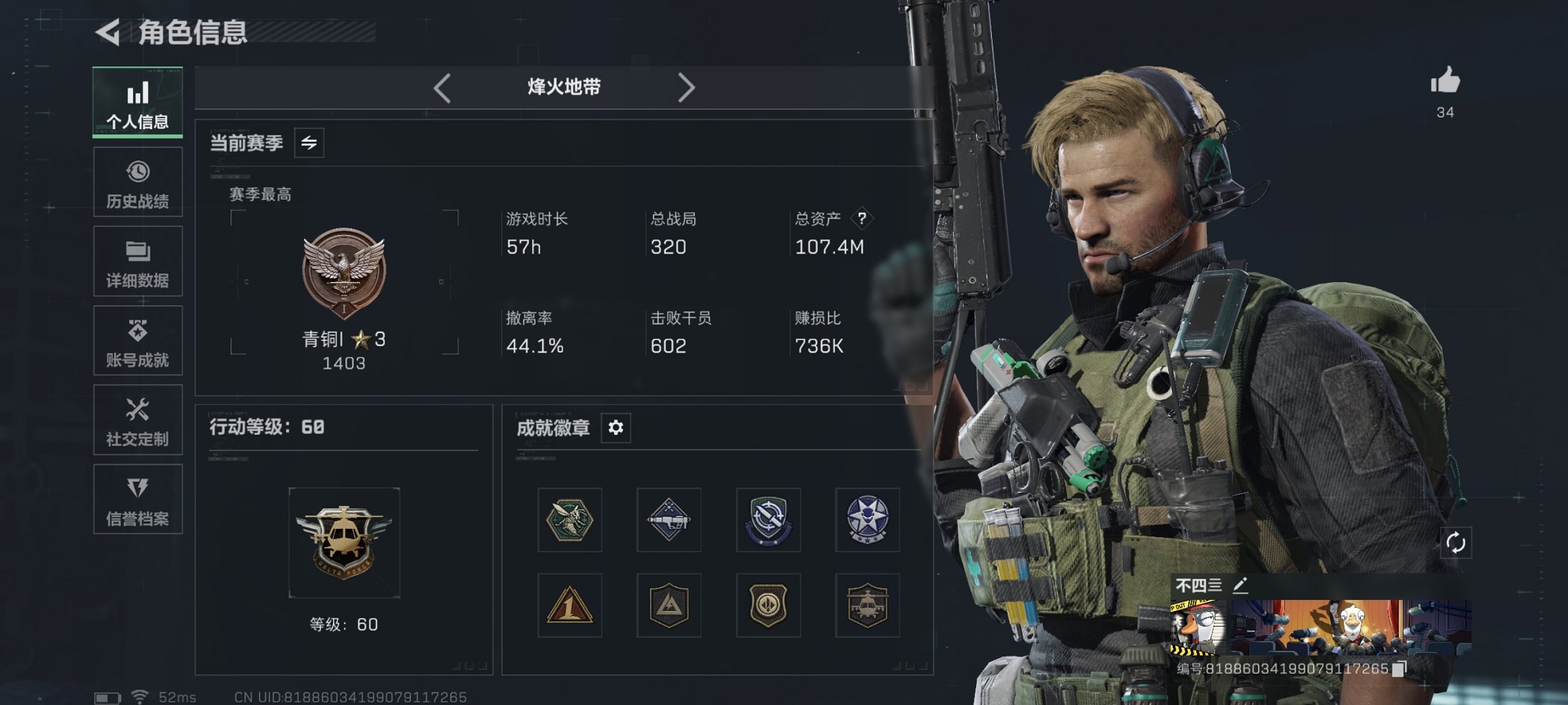Open 账号成就 achievements page
The width and height of the screenshot is (1568, 705).
point(137,341)
